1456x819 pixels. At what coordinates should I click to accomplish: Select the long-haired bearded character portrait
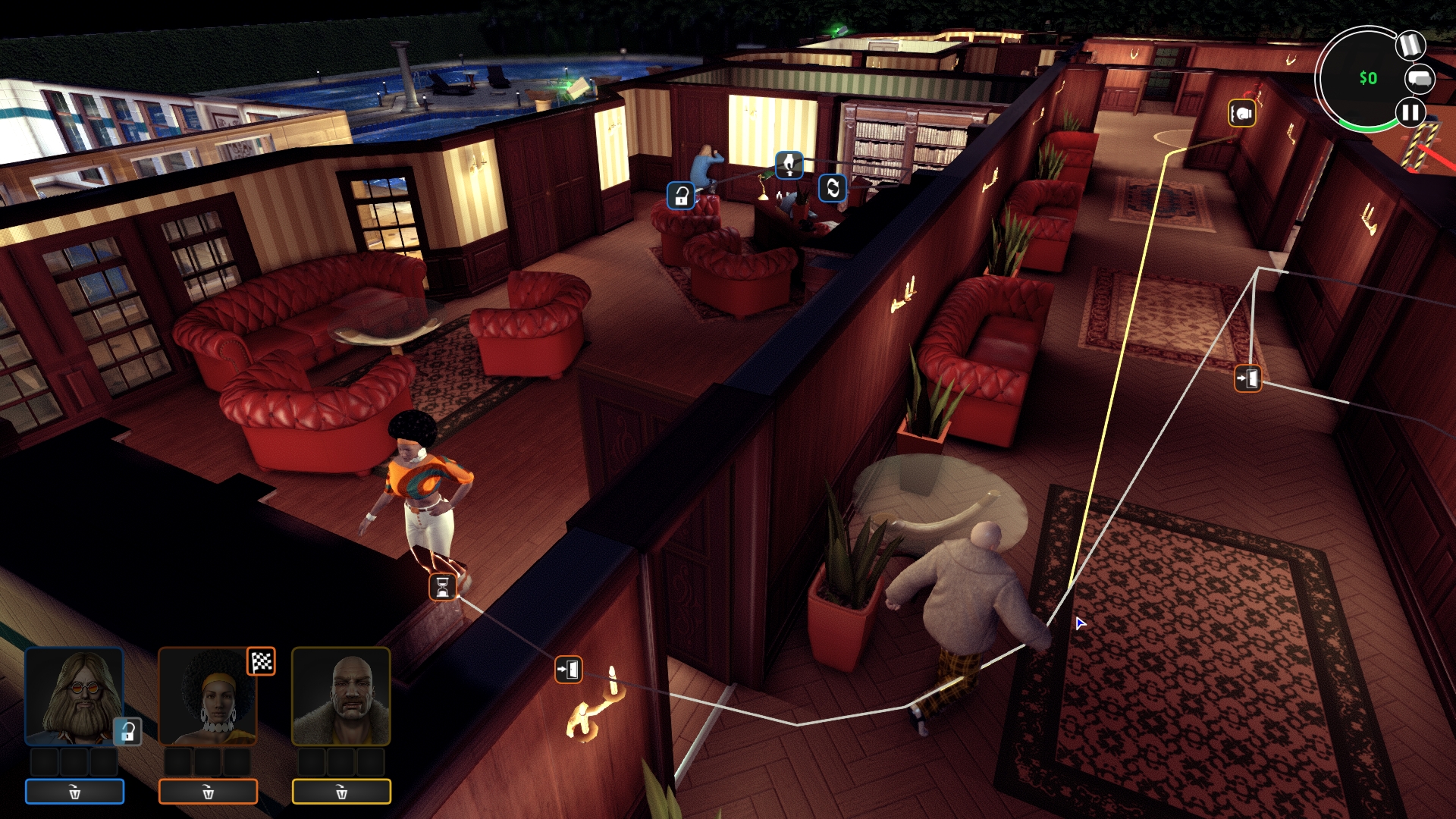coord(74,696)
